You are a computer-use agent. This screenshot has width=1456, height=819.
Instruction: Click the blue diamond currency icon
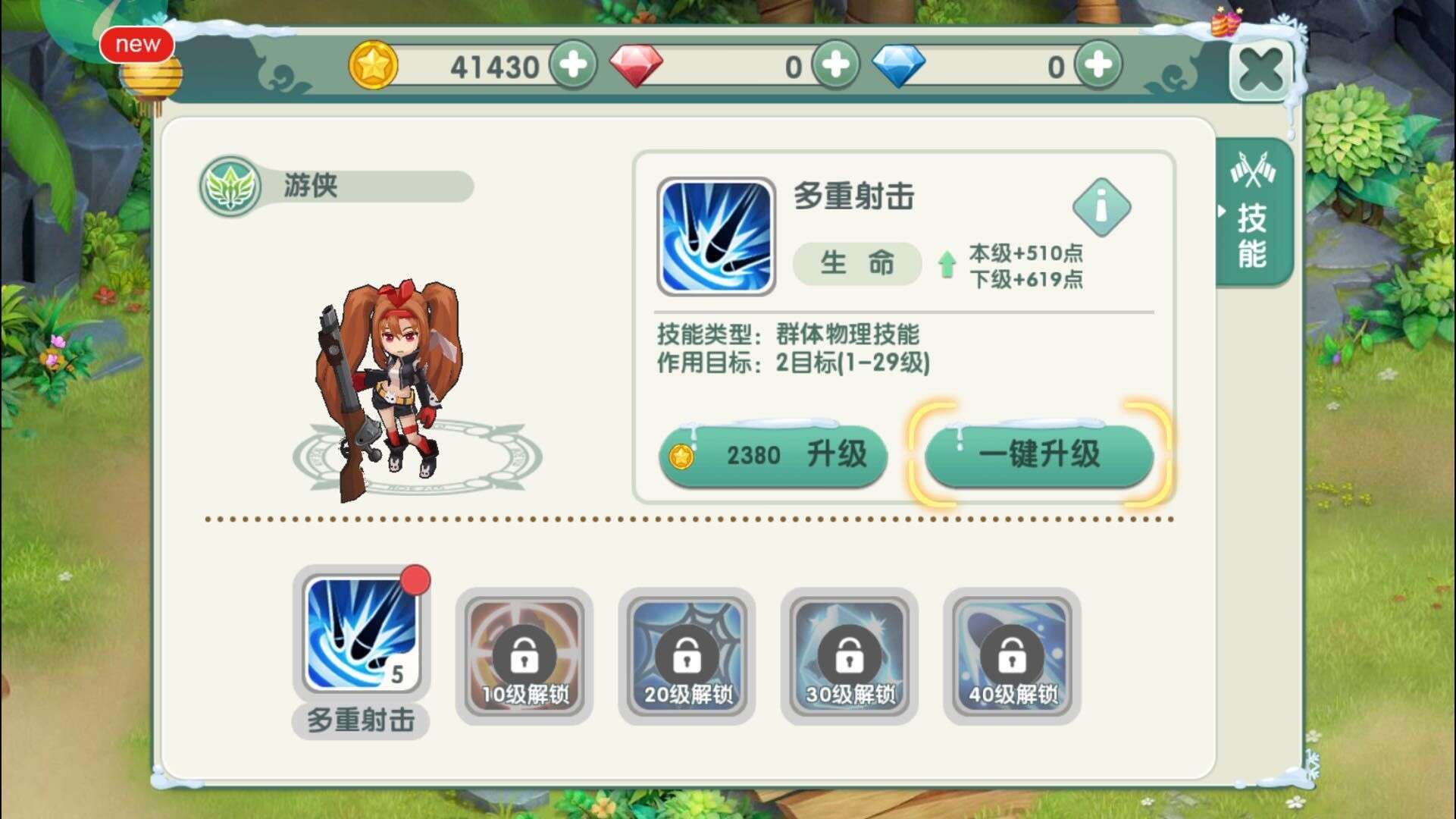[x=901, y=64]
